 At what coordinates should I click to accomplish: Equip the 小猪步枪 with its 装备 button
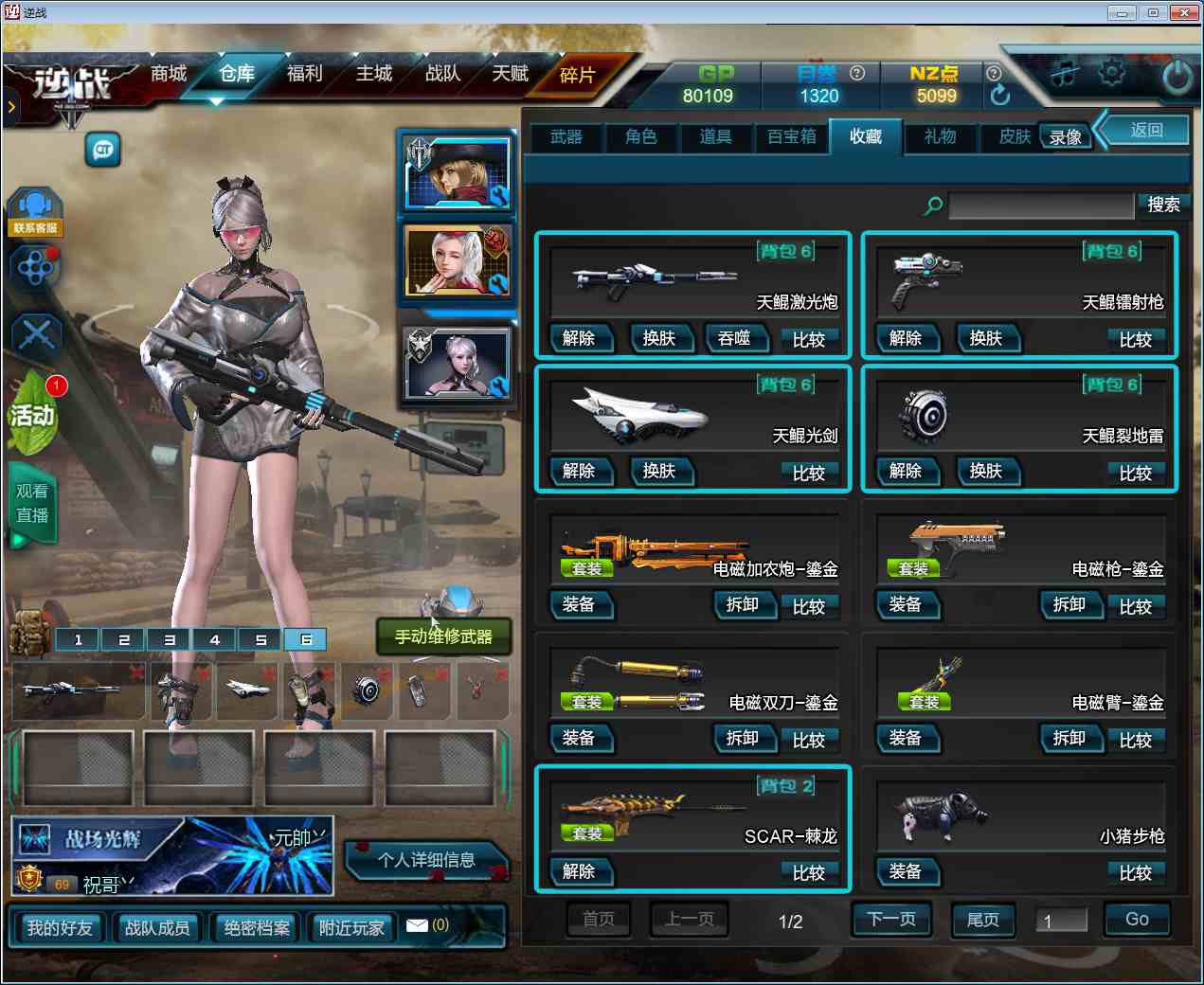coord(905,871)
